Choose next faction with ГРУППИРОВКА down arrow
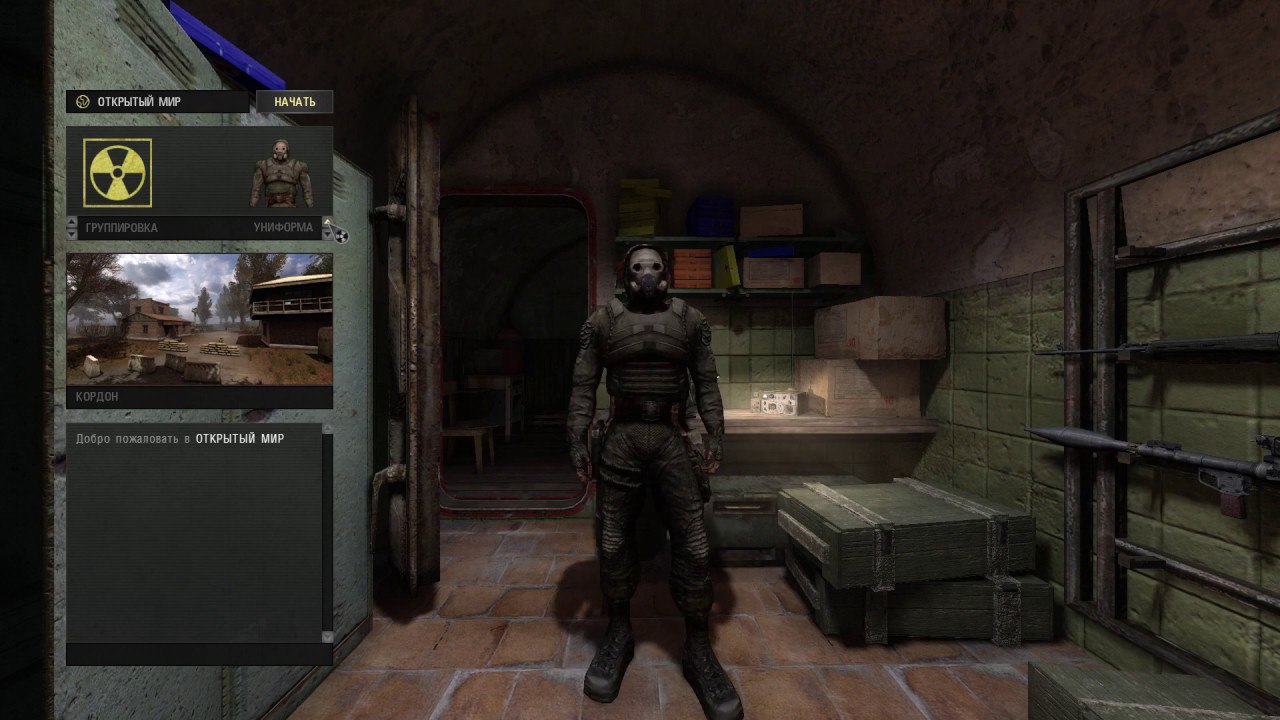 [x=72, y=233]
